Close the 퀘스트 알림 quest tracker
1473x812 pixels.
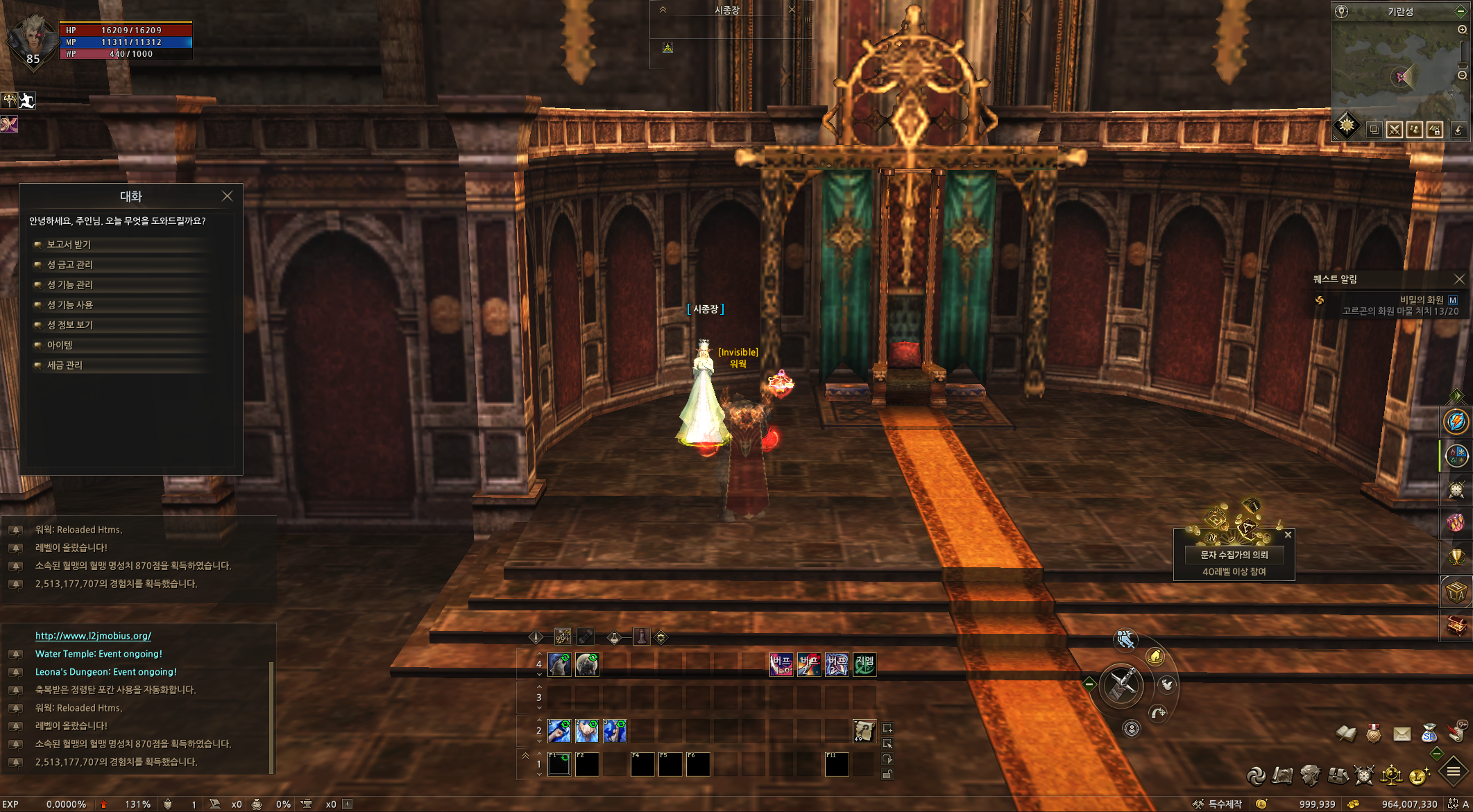(1459, 279)
